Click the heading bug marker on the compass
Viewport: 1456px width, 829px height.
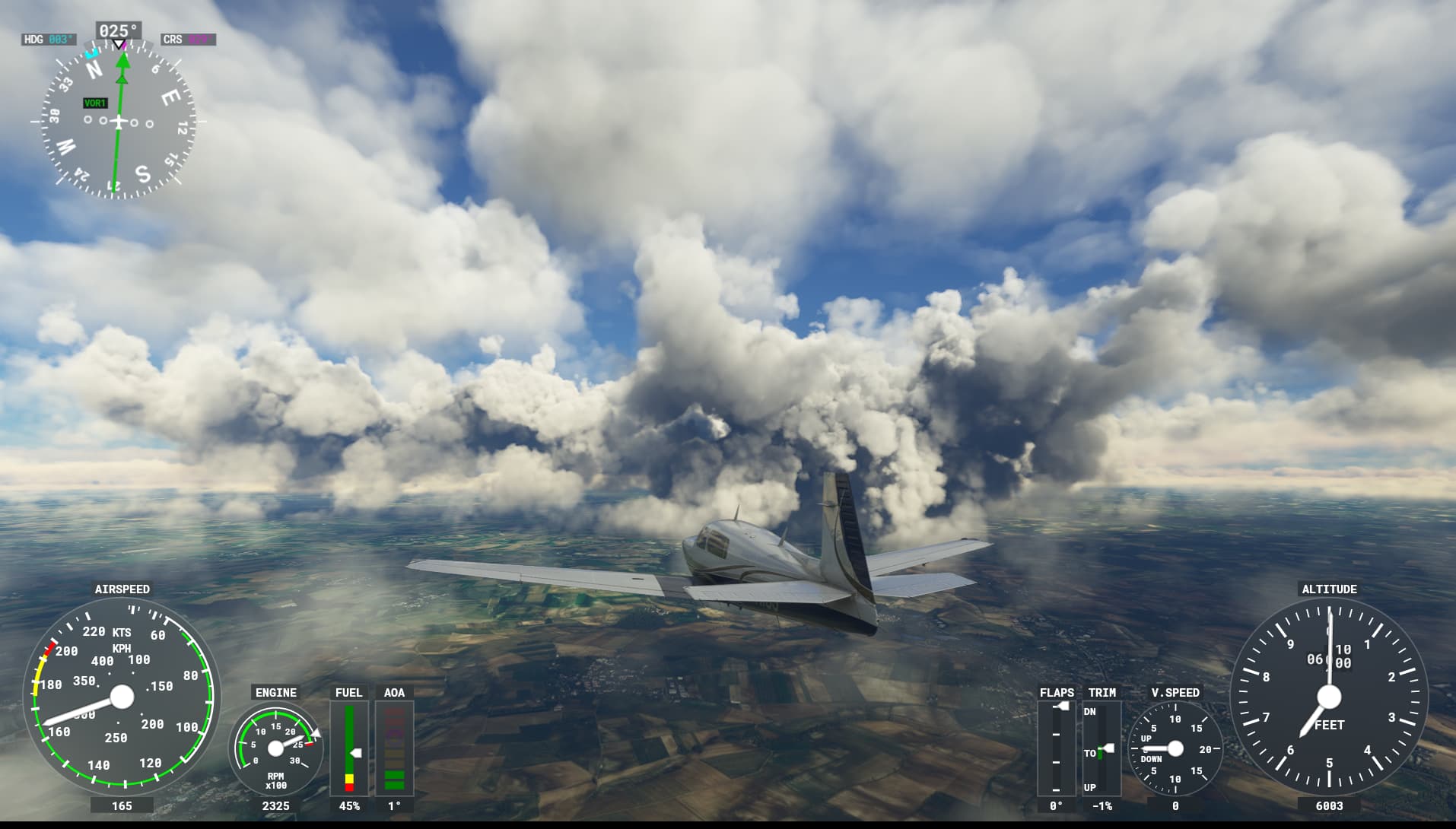[94, 54]
